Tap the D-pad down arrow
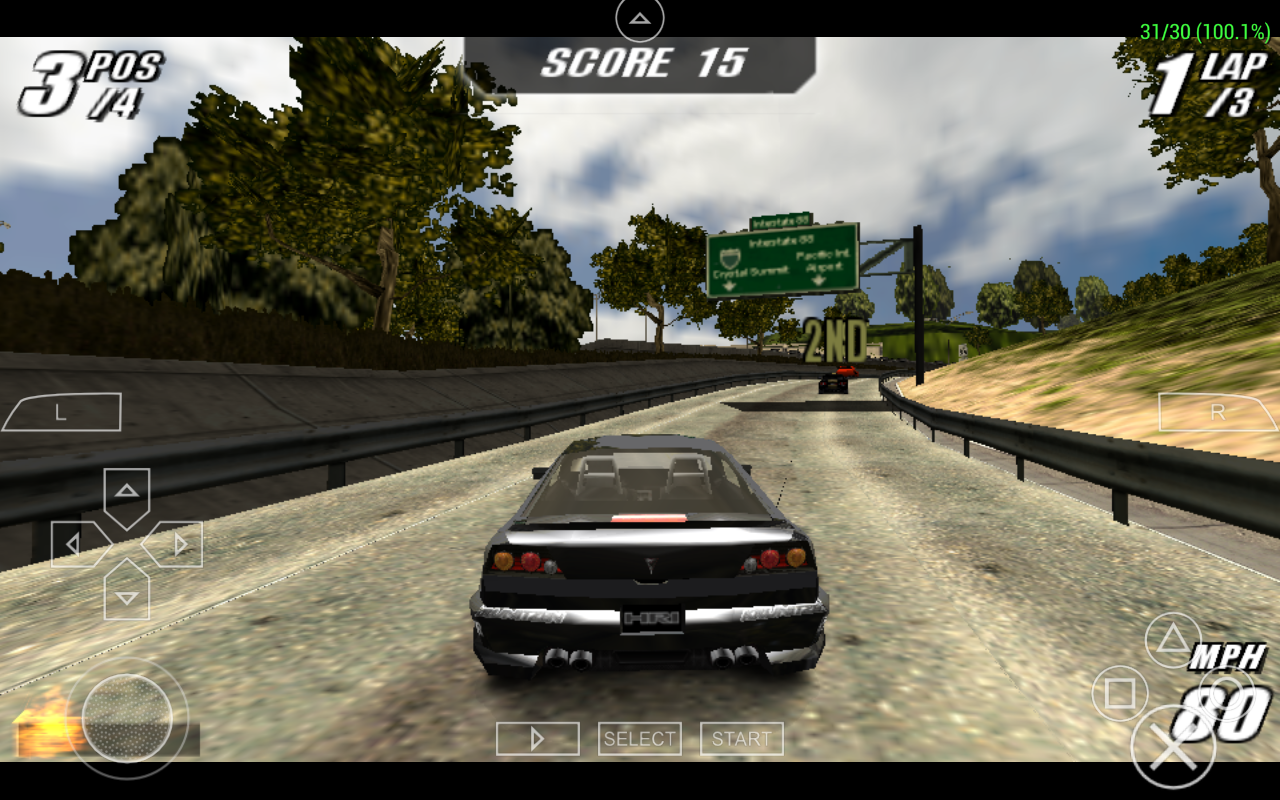The height and width of the screenshot is (800, 1280). click(127, 595)
